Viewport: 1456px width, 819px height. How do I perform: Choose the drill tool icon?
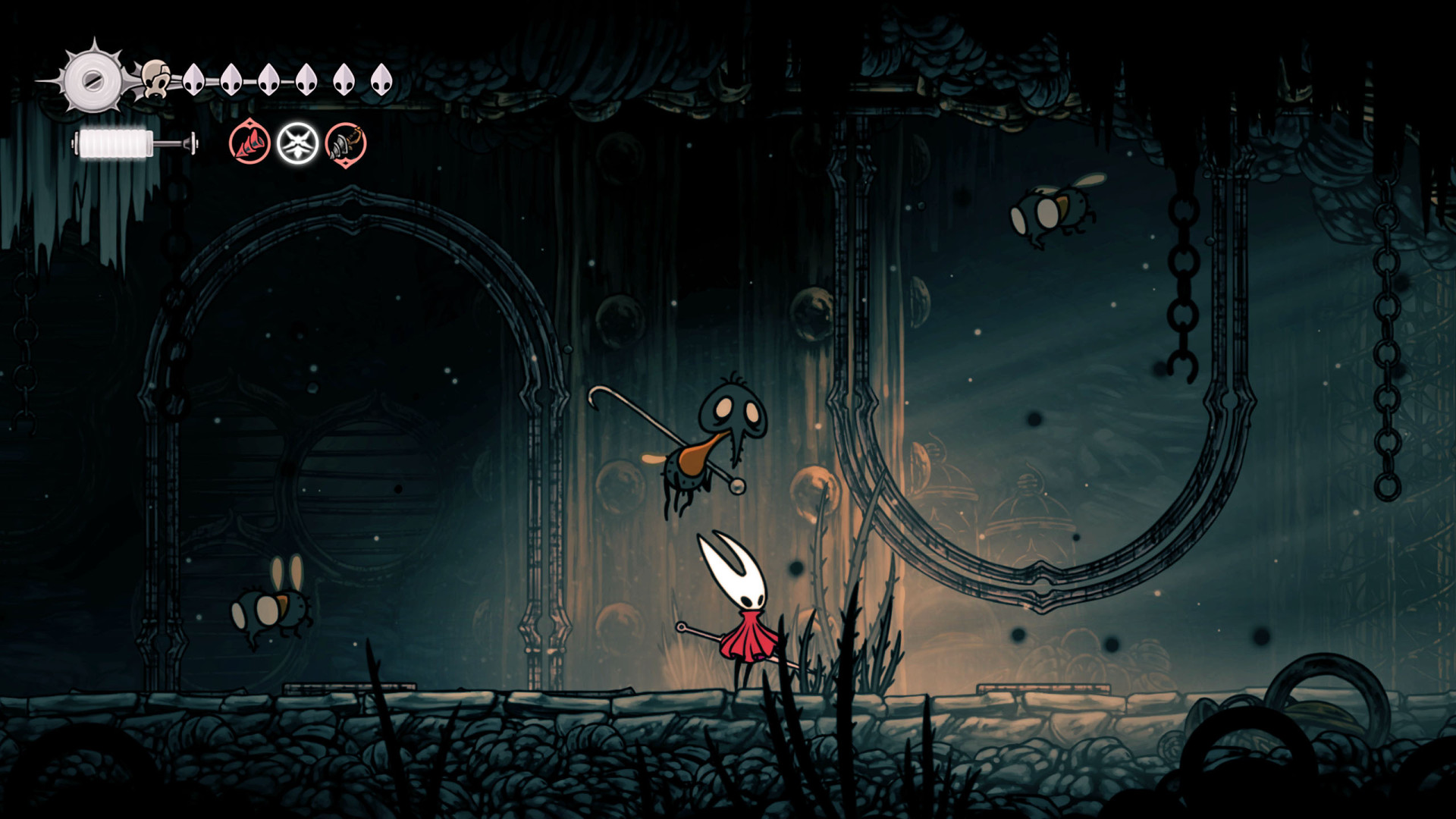click(x=346, y=143)
